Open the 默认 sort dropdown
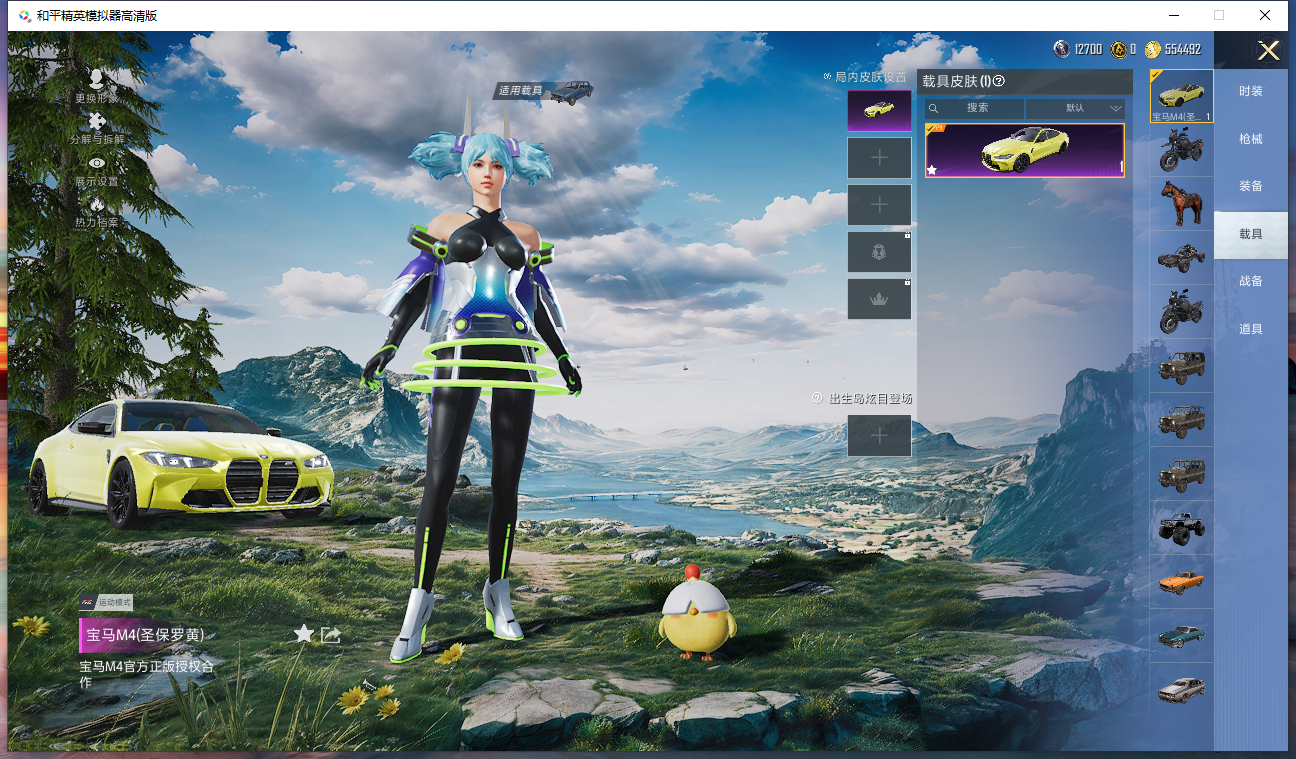The width and height of the screenshot is (1296, 759). click(x=1076, y=108)
